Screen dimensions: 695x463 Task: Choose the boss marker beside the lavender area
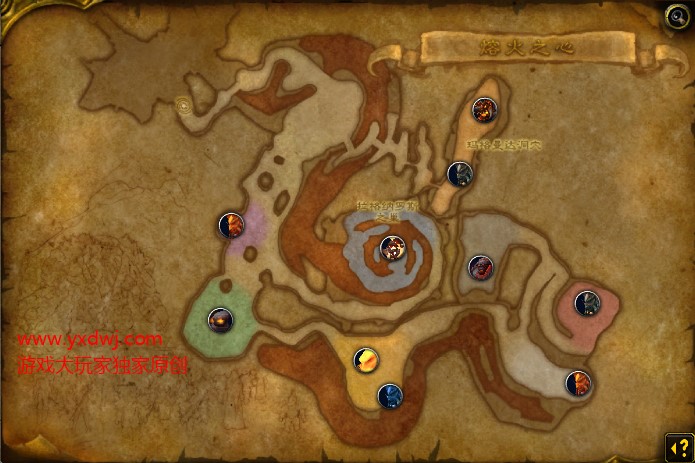(x=231, y=225)
